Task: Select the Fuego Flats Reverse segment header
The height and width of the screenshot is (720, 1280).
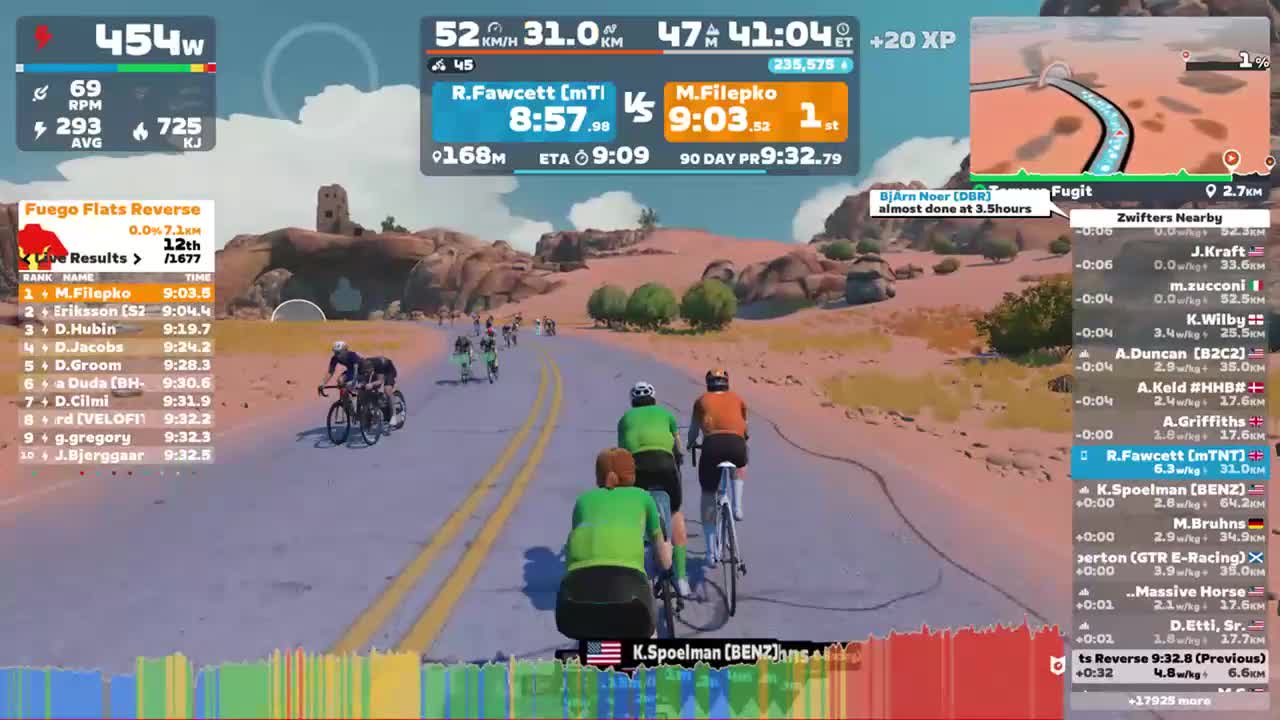Action: (113, 209)
